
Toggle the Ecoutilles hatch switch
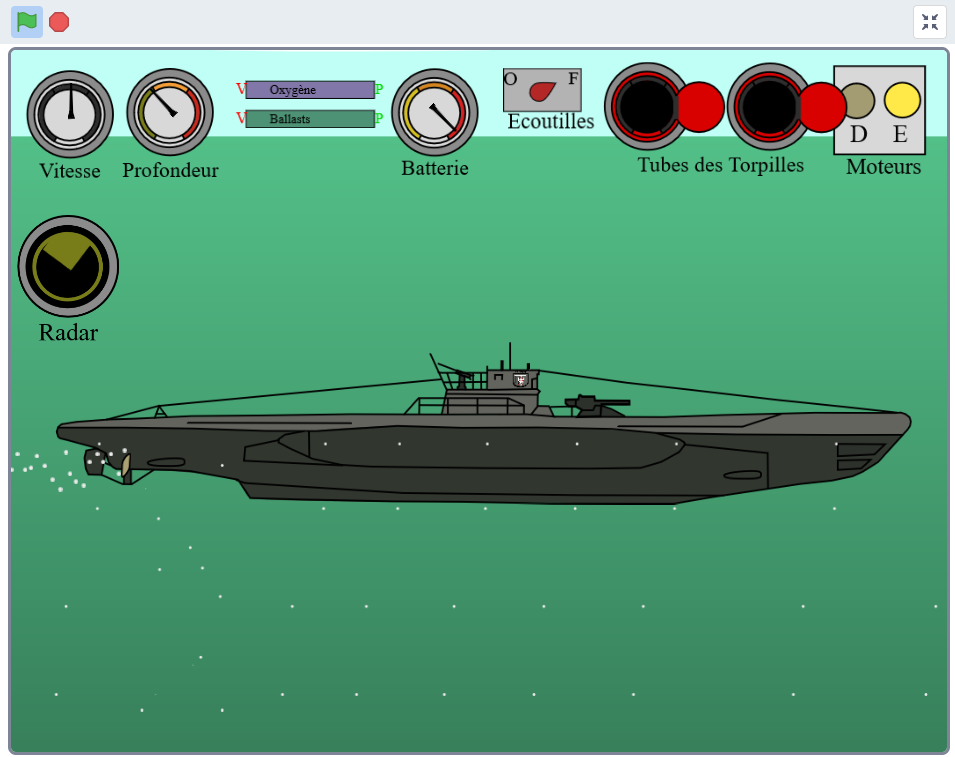[x=542, y=91]
